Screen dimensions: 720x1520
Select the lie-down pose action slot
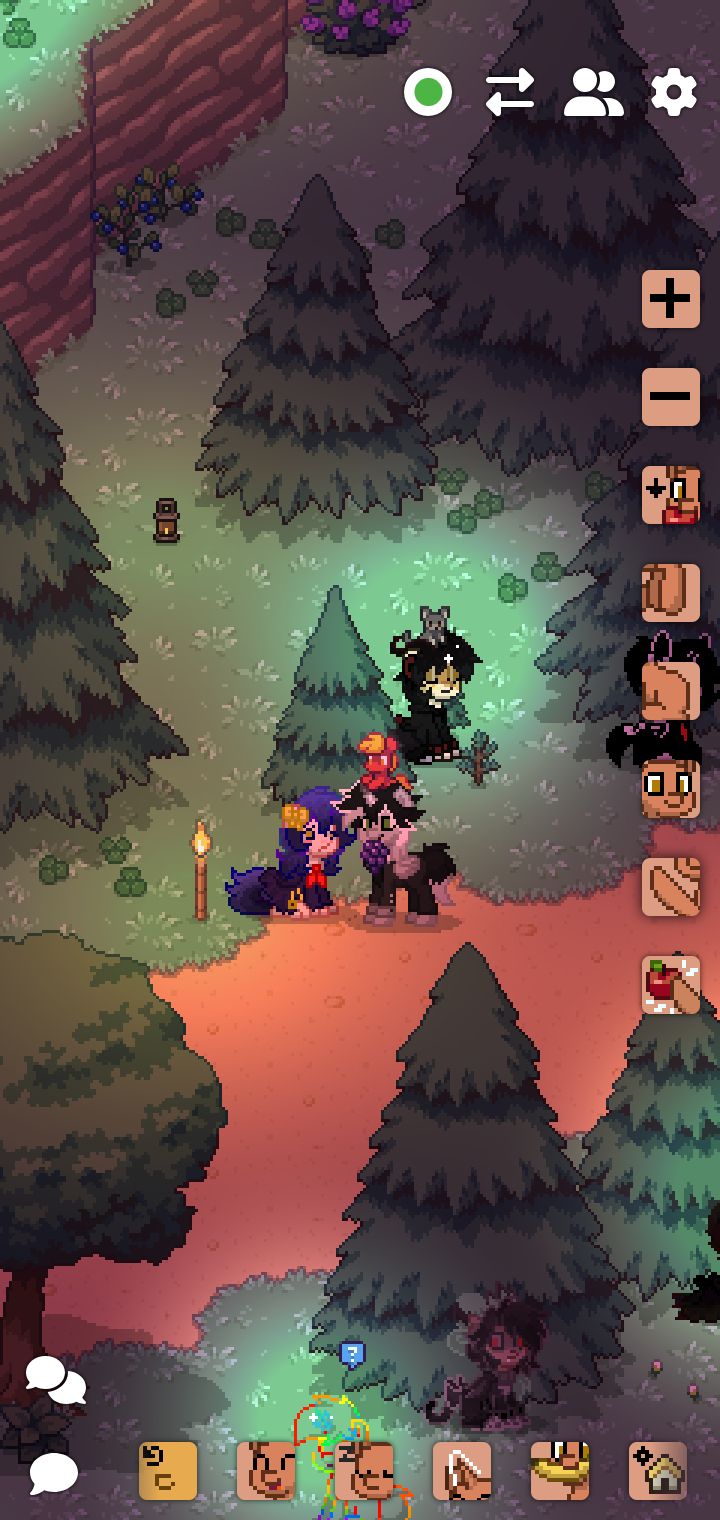pos(670,887)
